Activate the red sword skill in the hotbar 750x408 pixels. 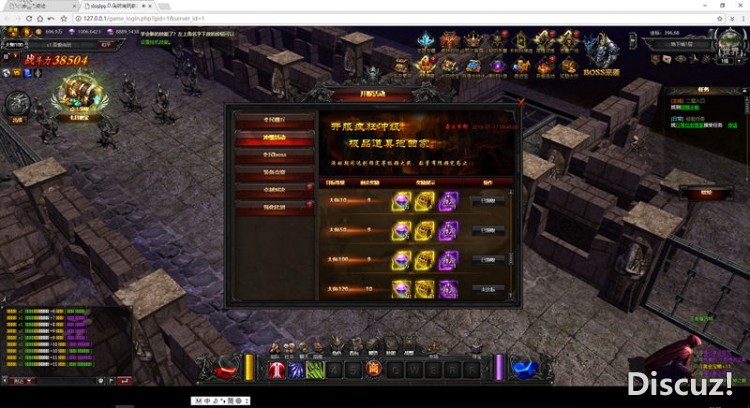click(276, 369)
